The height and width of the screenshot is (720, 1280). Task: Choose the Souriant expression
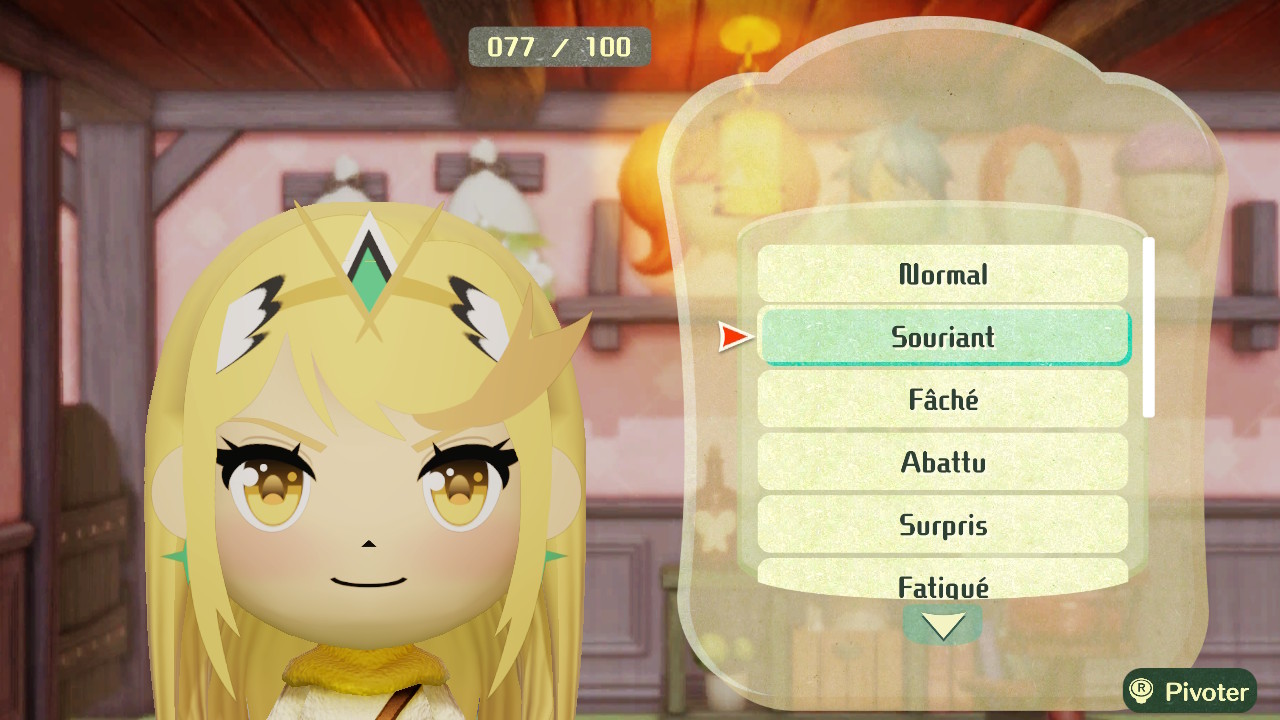(x=943, y=337)
